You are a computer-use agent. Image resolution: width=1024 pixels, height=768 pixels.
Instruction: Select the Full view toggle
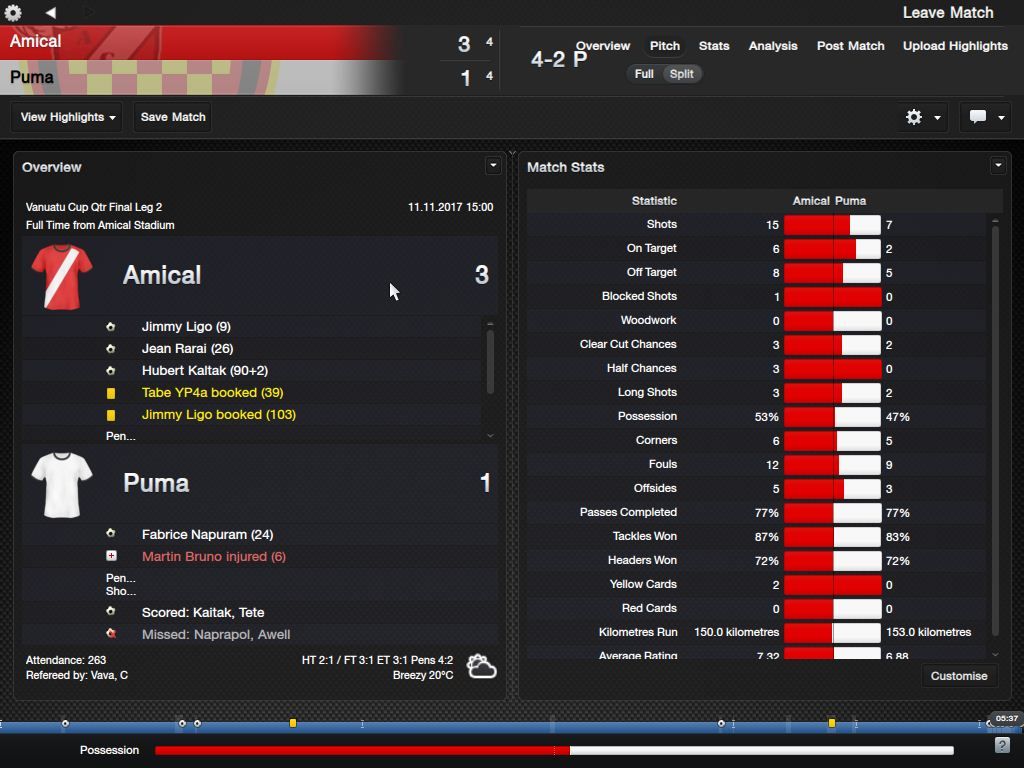[644, 74]
